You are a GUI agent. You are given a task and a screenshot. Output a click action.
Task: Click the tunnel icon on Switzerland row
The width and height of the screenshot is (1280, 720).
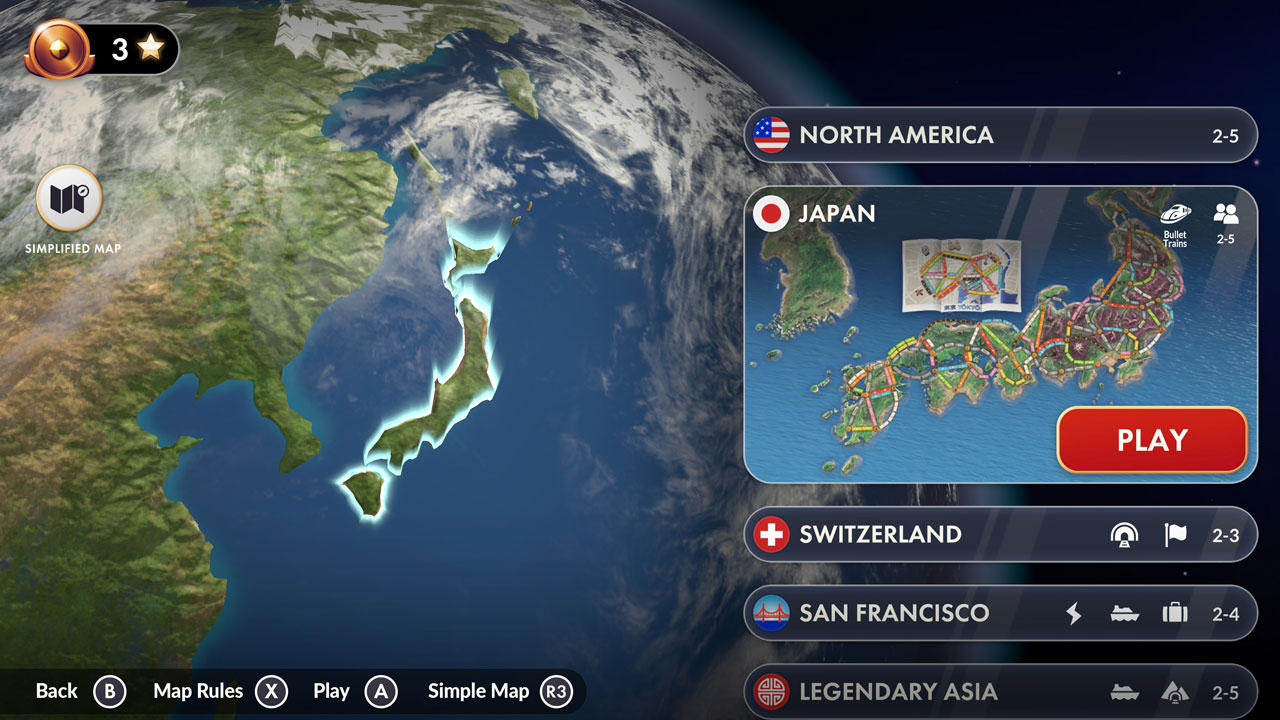coord(1126,534)
